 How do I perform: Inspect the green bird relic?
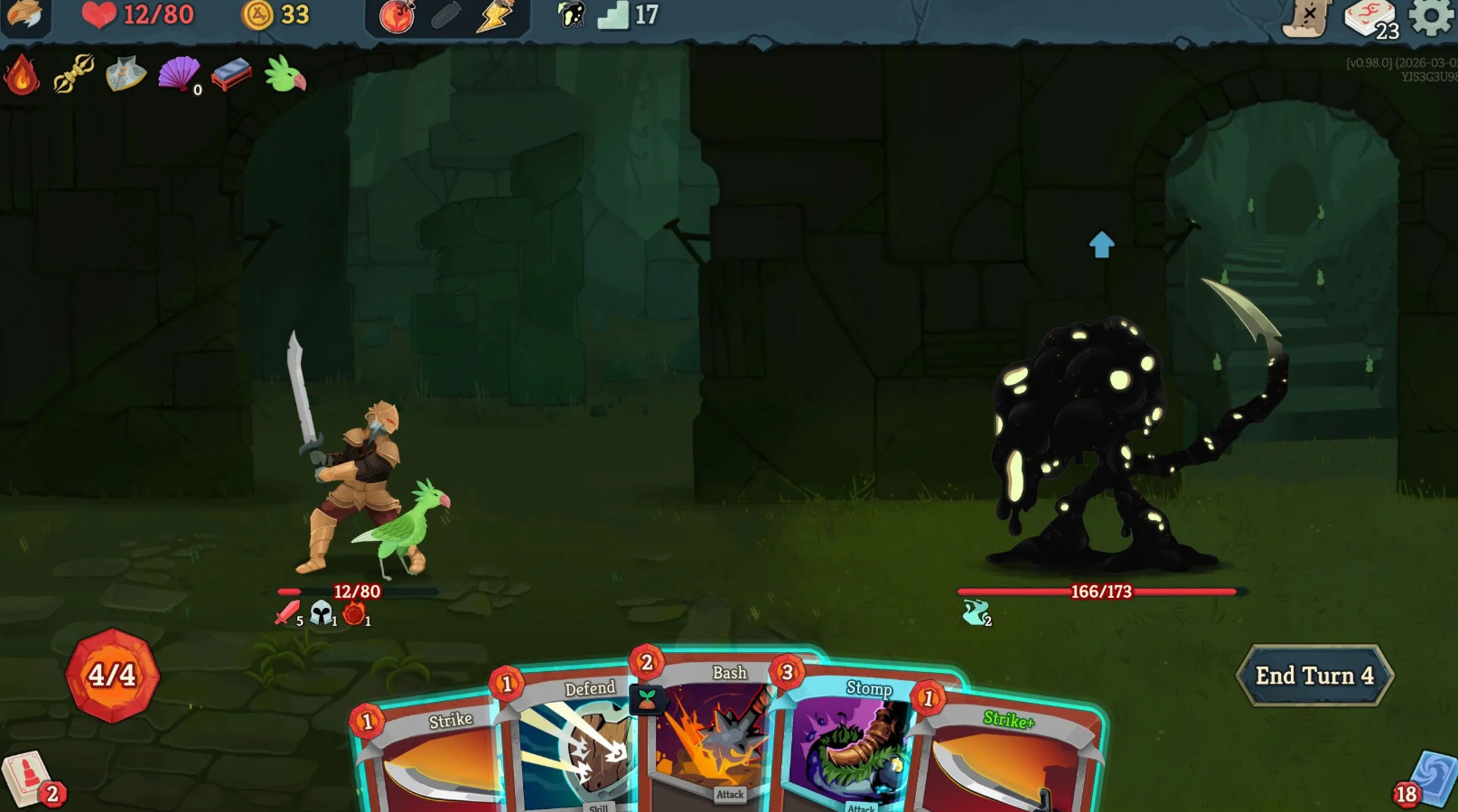(285, 74)
